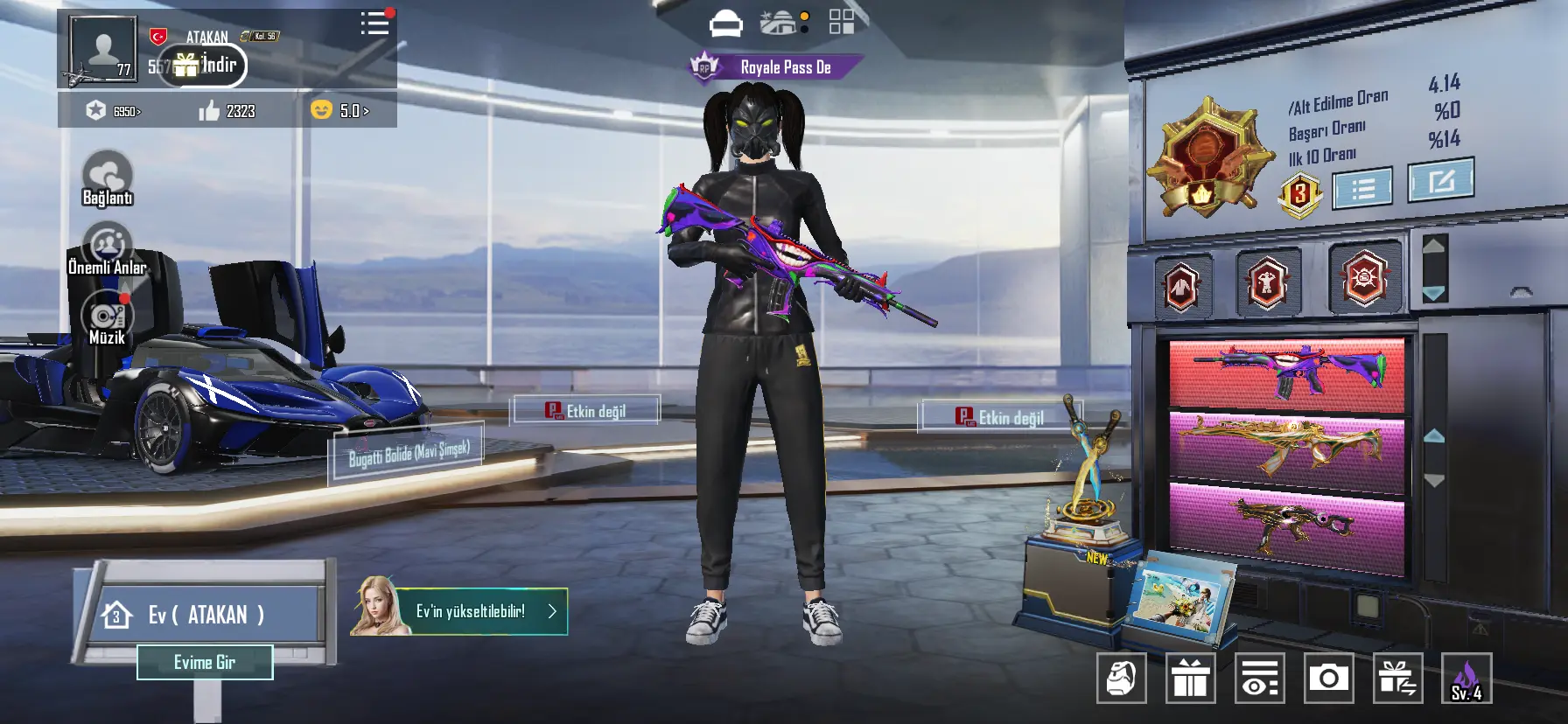
Task: Open the Royale Pass banner
Action: (x=775, y=67)
